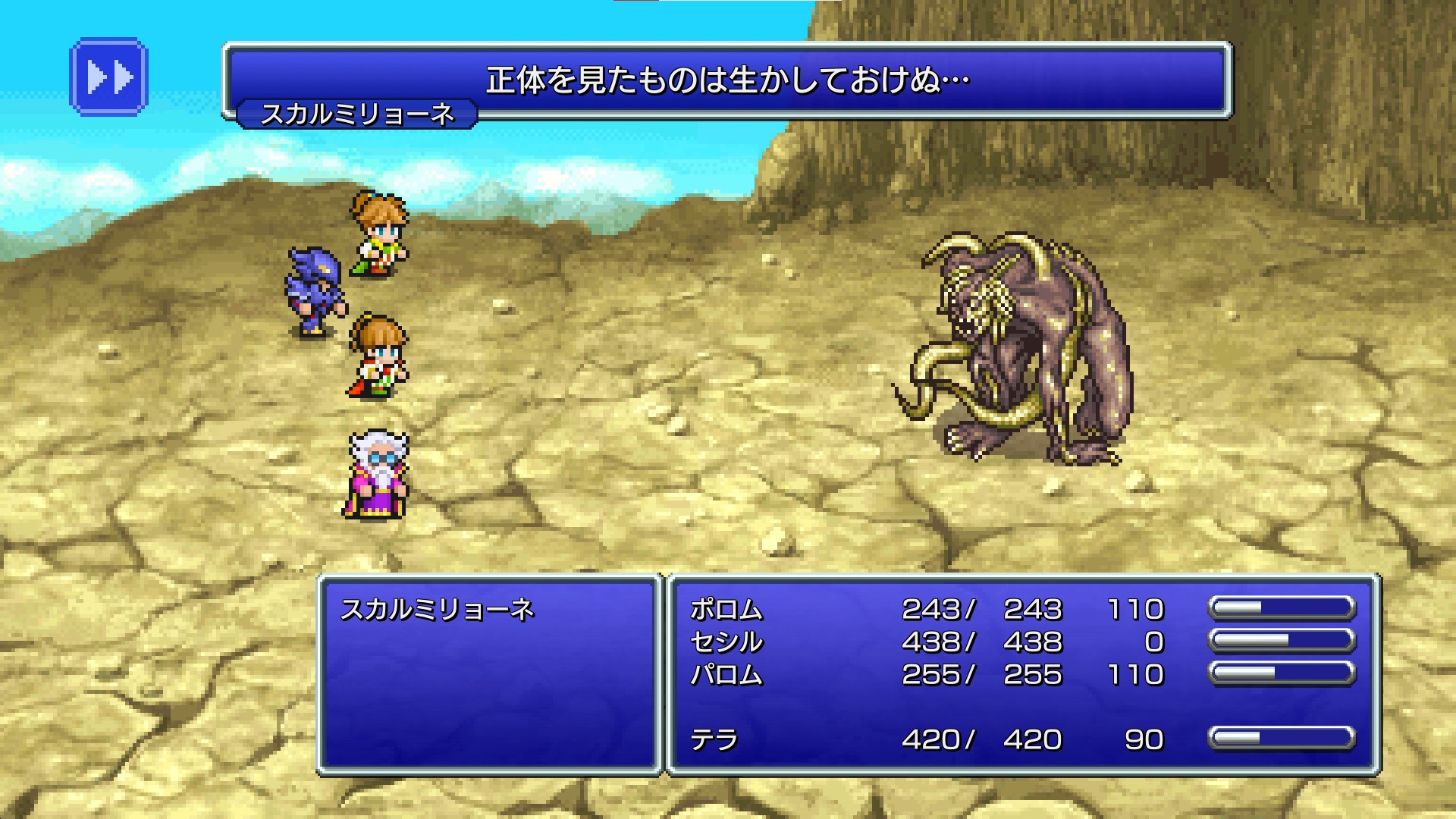The image size is (1456, 819).
Task: Select enemy スカルミリョーネ in the target list
Action: (438, 610)
